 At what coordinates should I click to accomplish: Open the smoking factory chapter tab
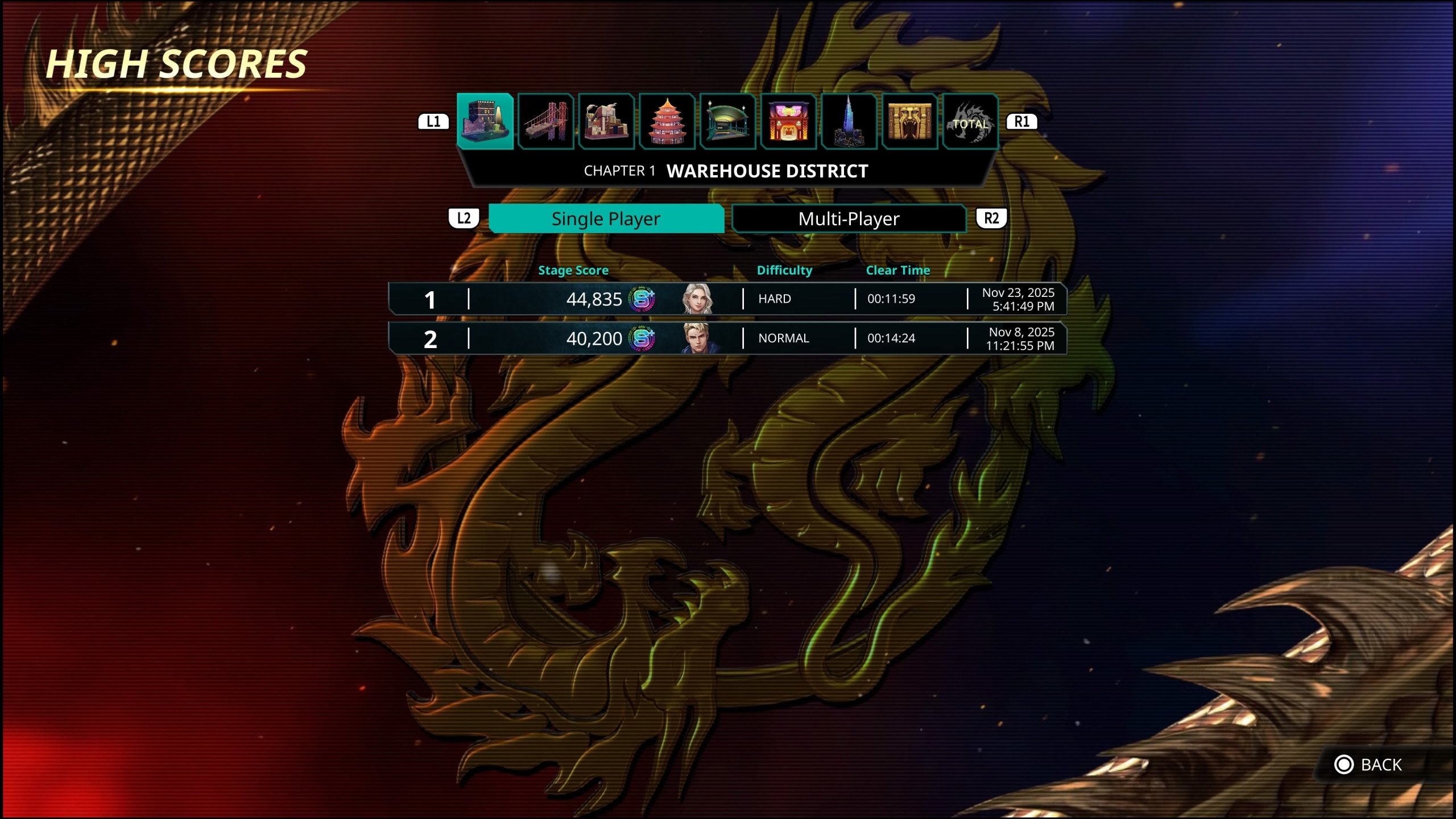click(x=606, y=122)
